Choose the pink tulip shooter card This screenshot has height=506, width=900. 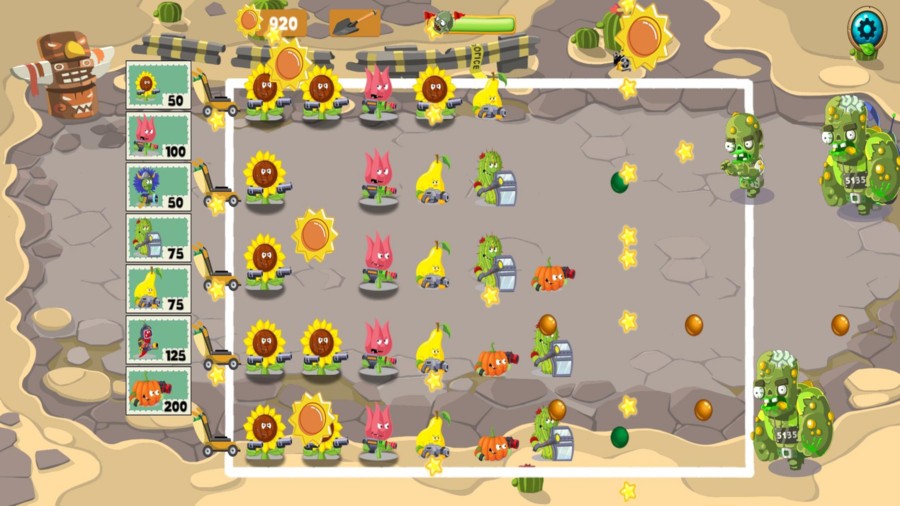click(x=158, y=136)
